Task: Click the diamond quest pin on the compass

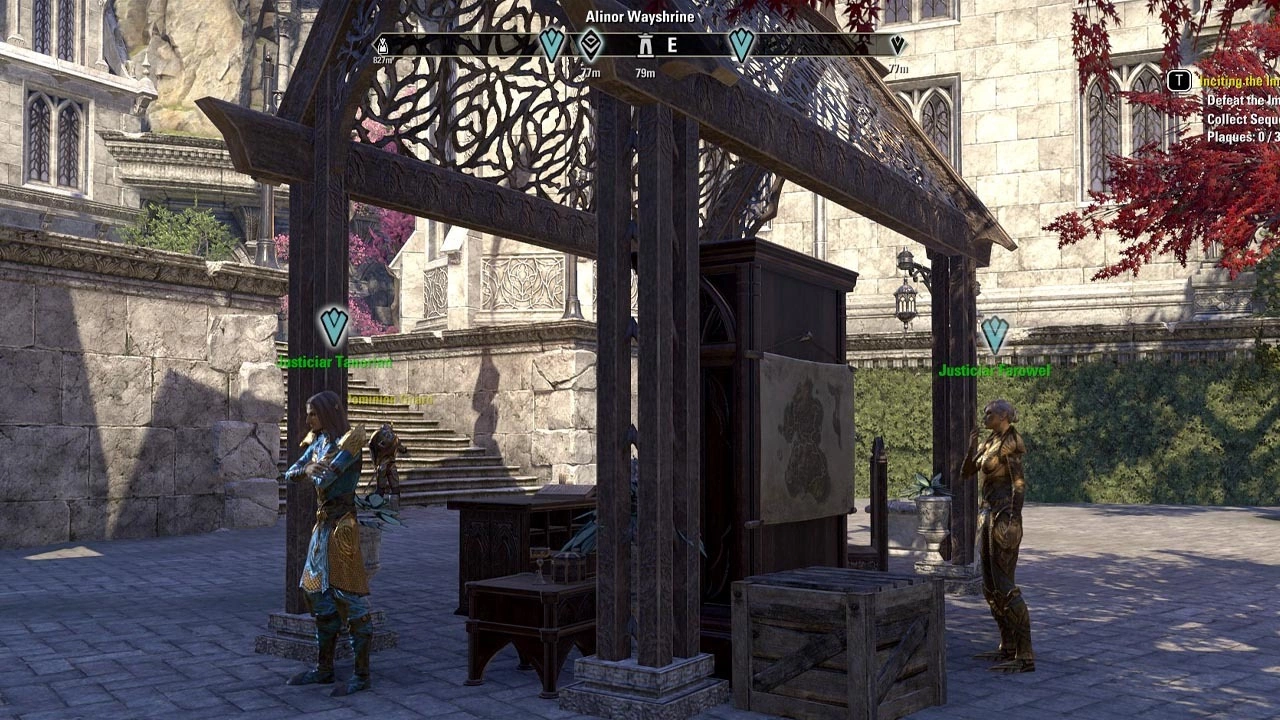Action: [x=591, y=44]
